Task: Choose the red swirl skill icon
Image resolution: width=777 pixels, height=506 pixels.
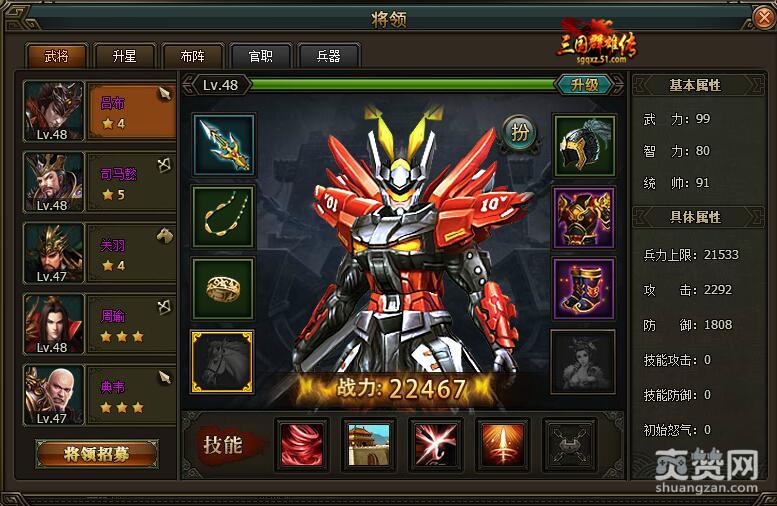Action: [300, 444]
